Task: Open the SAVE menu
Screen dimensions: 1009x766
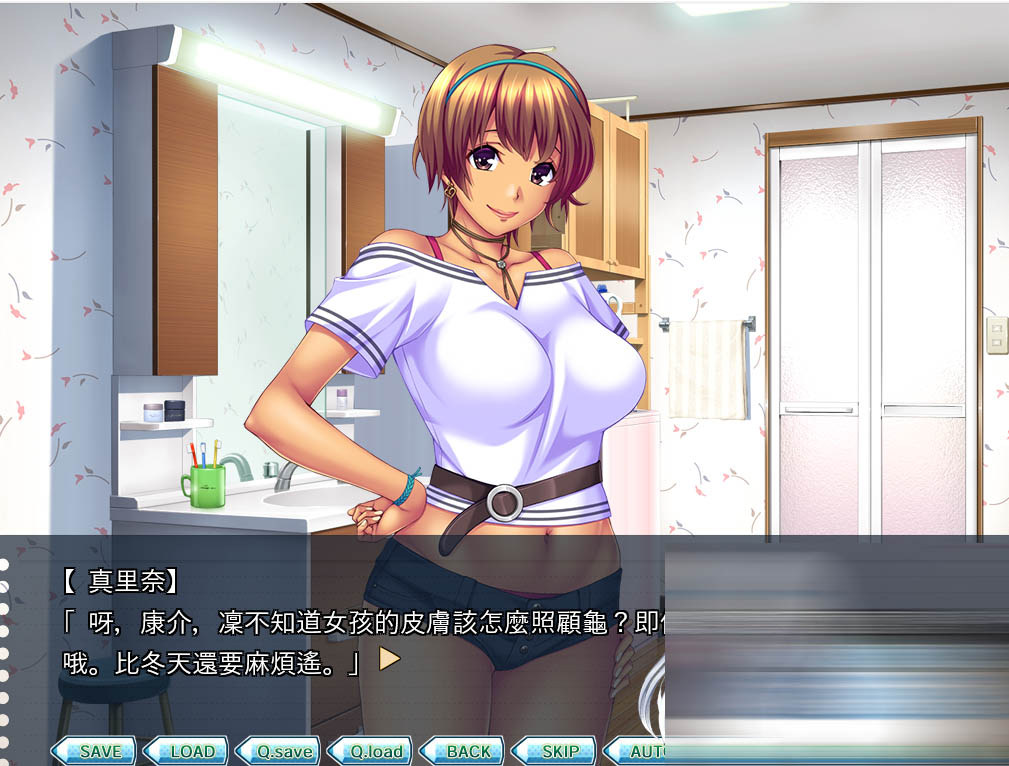Action: [95, 751]
